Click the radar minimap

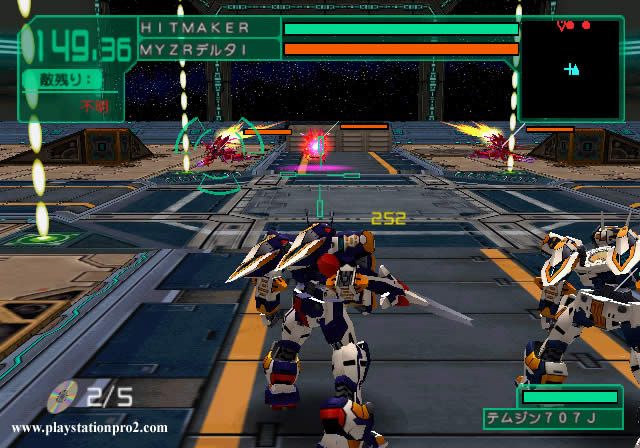click(x=570, y=68)
